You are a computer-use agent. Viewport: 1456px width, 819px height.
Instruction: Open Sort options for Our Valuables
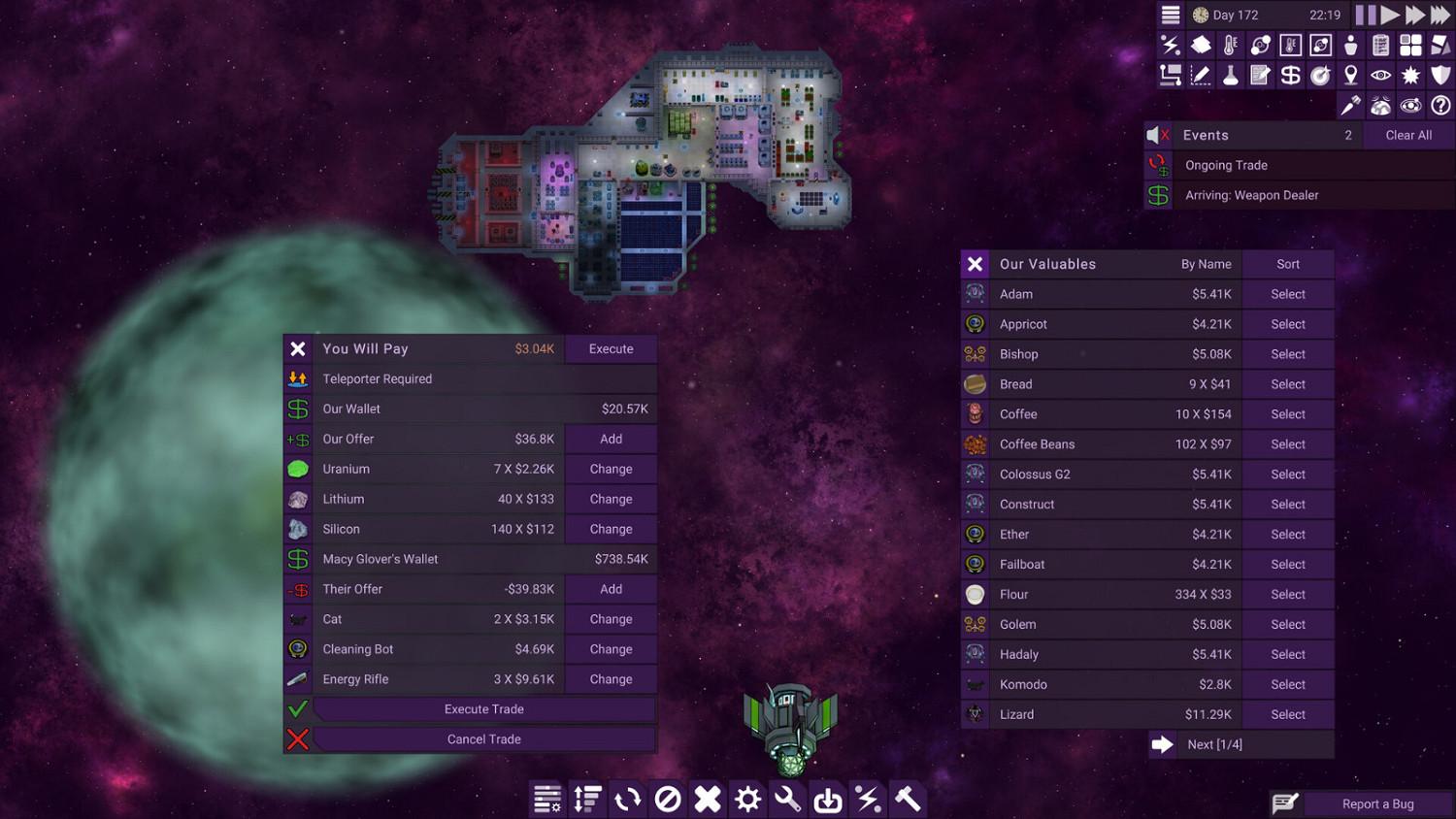[1288, 263]
